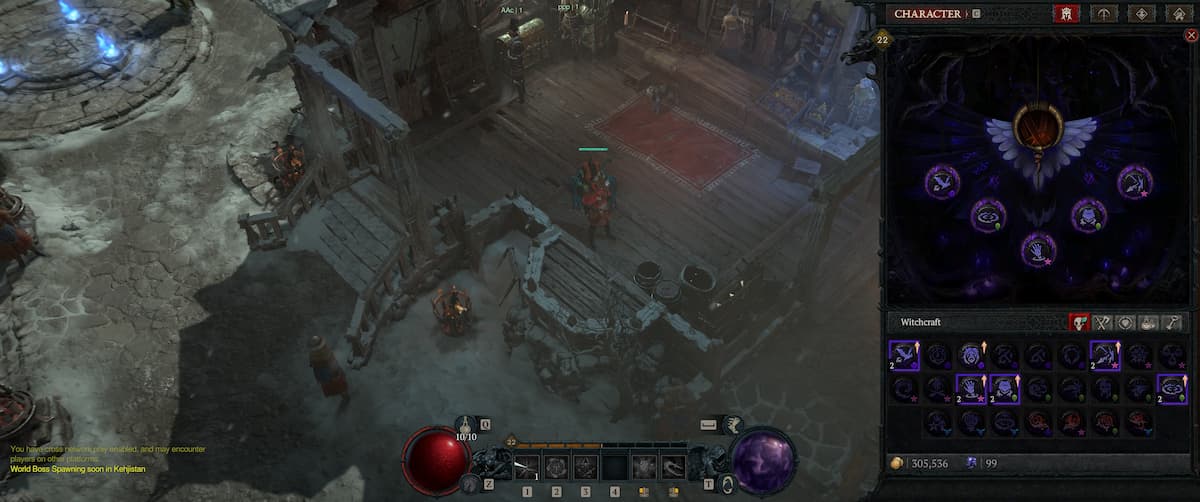Close the character panel with the red X
Screen dimensions: 1200x502
pyautogui.click(x=1190, y=35)
